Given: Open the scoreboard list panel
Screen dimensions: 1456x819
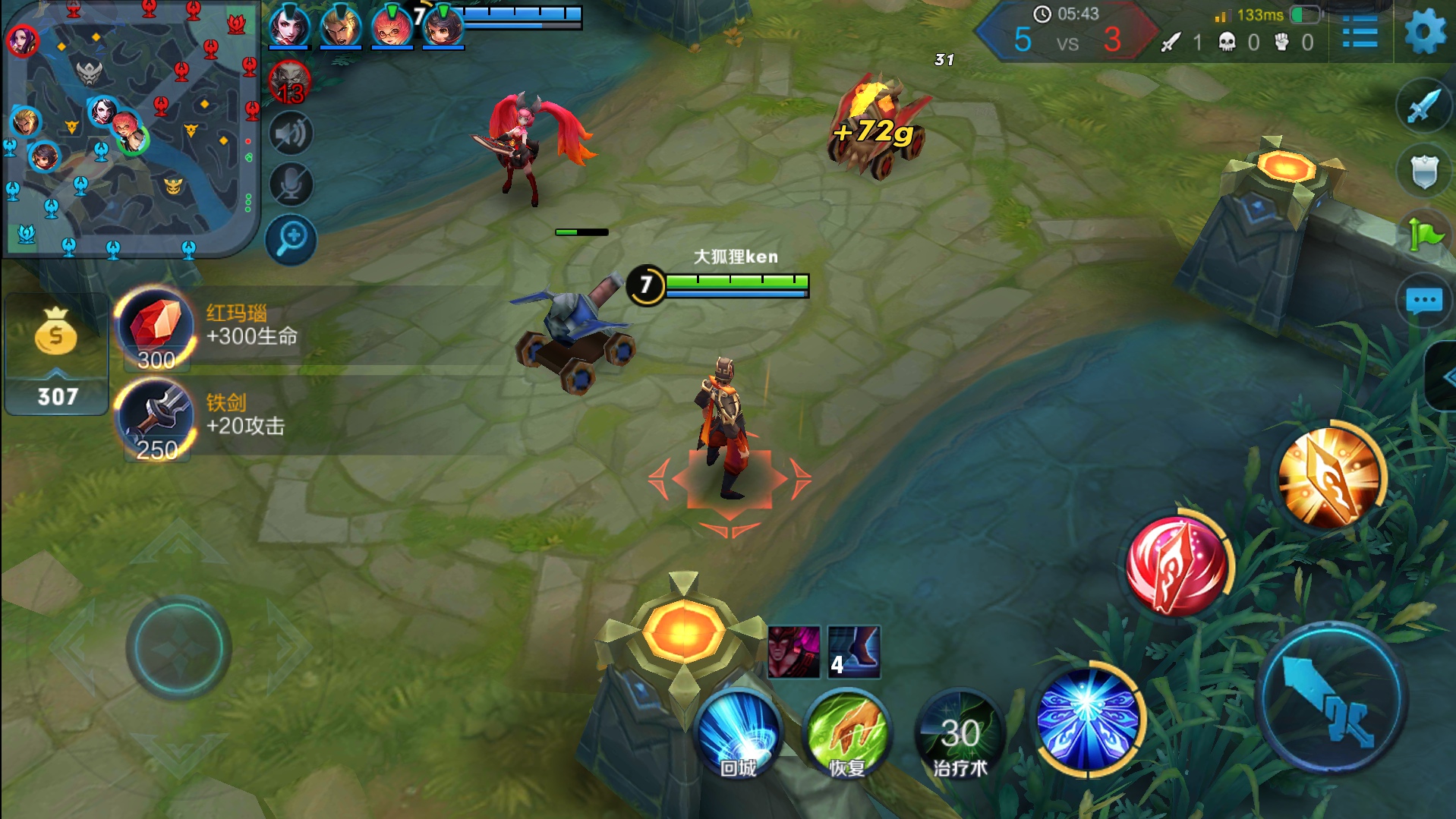Looking at the screenshot, I should point(1360,33).
